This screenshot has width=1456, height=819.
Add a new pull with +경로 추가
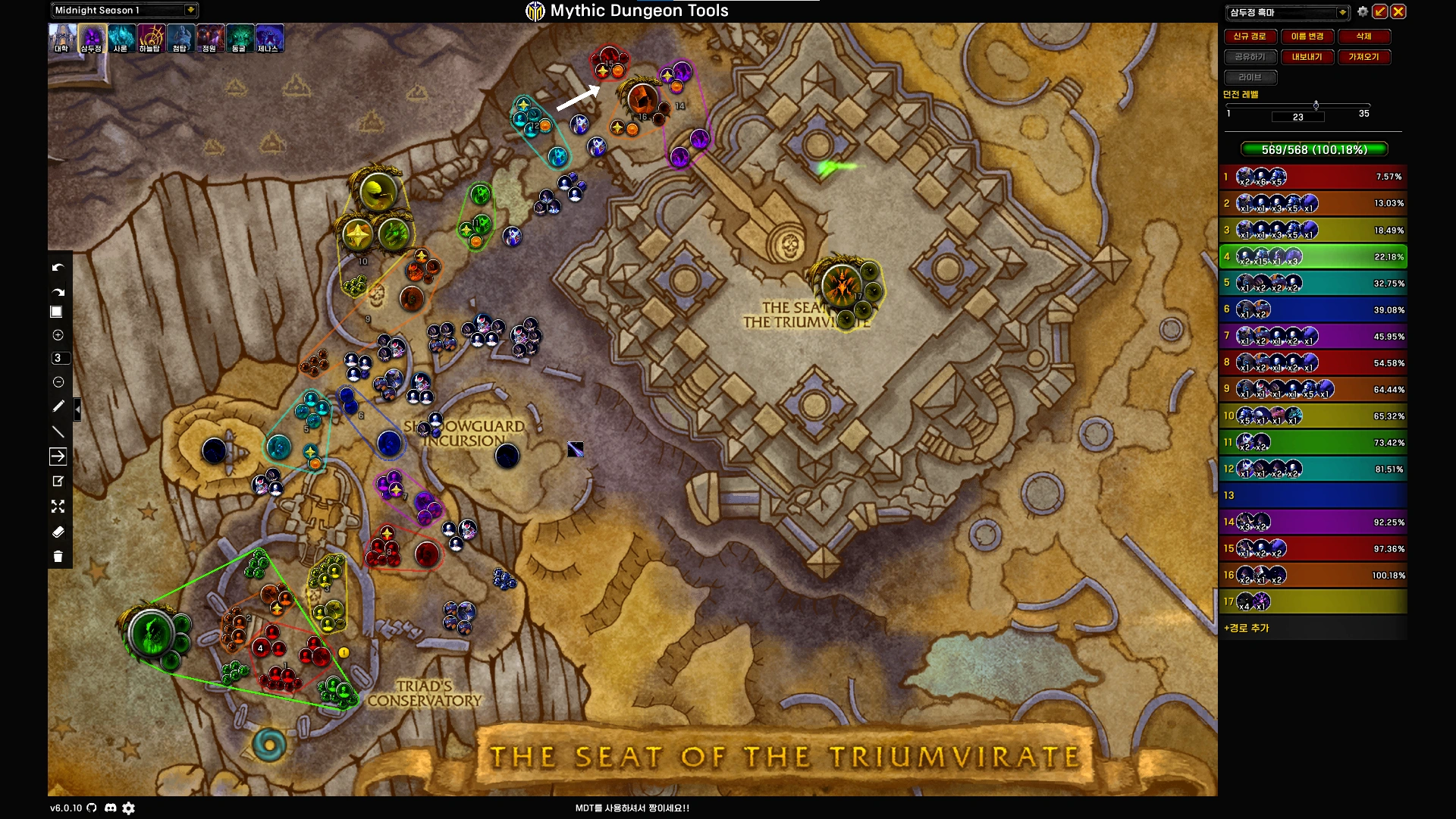click(x=1247, y=628)
